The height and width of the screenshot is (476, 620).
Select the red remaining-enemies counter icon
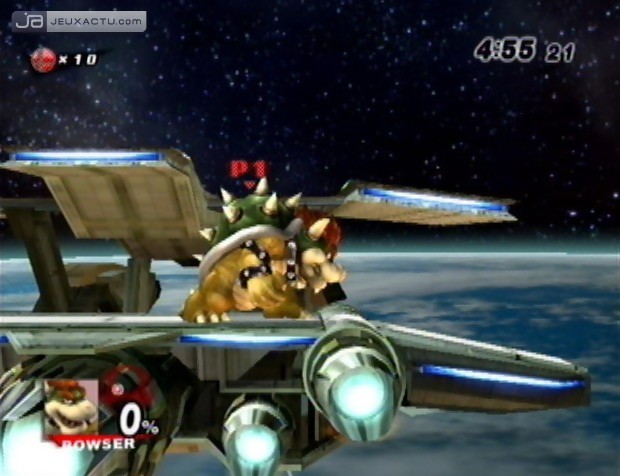42,59
